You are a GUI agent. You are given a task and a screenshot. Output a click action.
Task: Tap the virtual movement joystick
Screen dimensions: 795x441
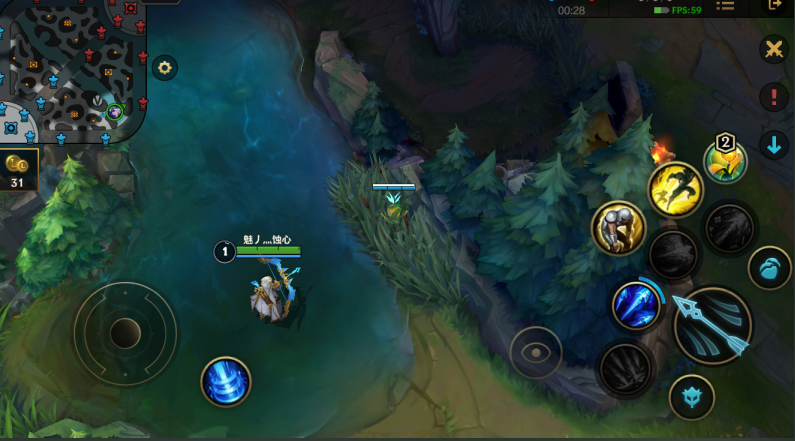125,333
